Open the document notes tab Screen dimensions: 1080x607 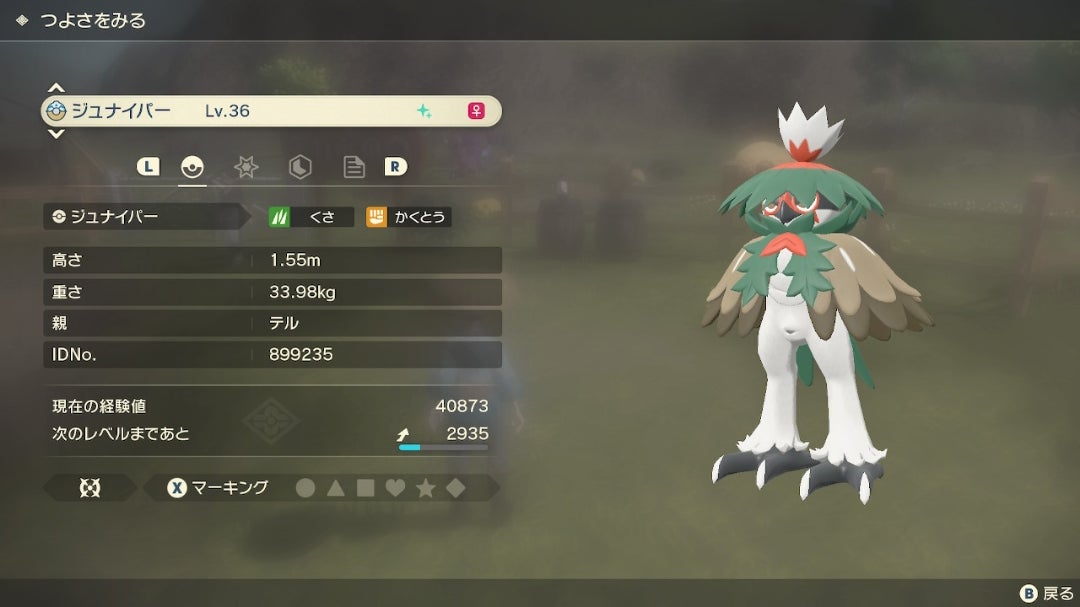(x=353, y=168)
